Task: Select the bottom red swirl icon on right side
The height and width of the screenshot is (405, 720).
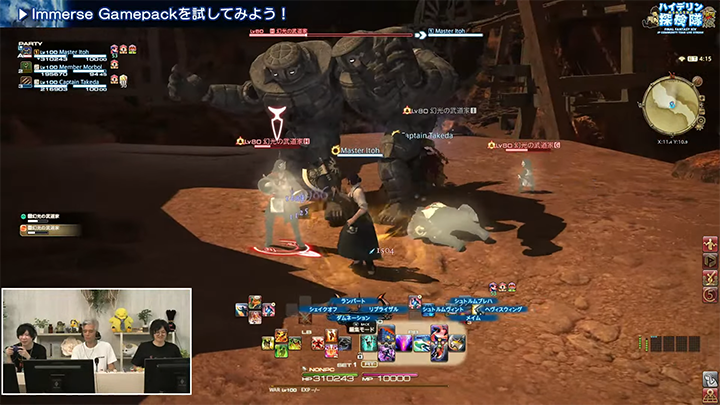Action: [x=710, y=294]
